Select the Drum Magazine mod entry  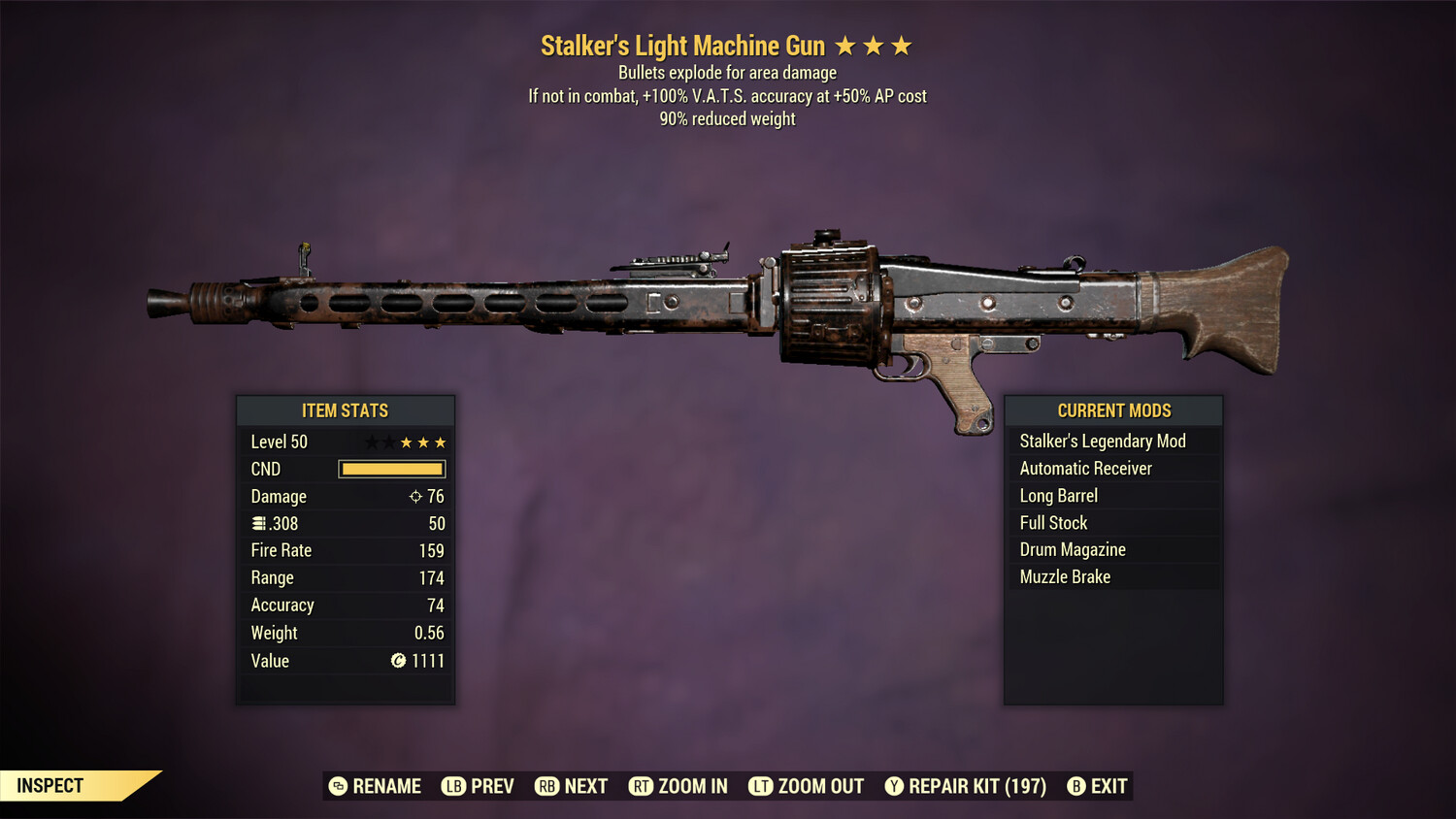pos(1072,549)
